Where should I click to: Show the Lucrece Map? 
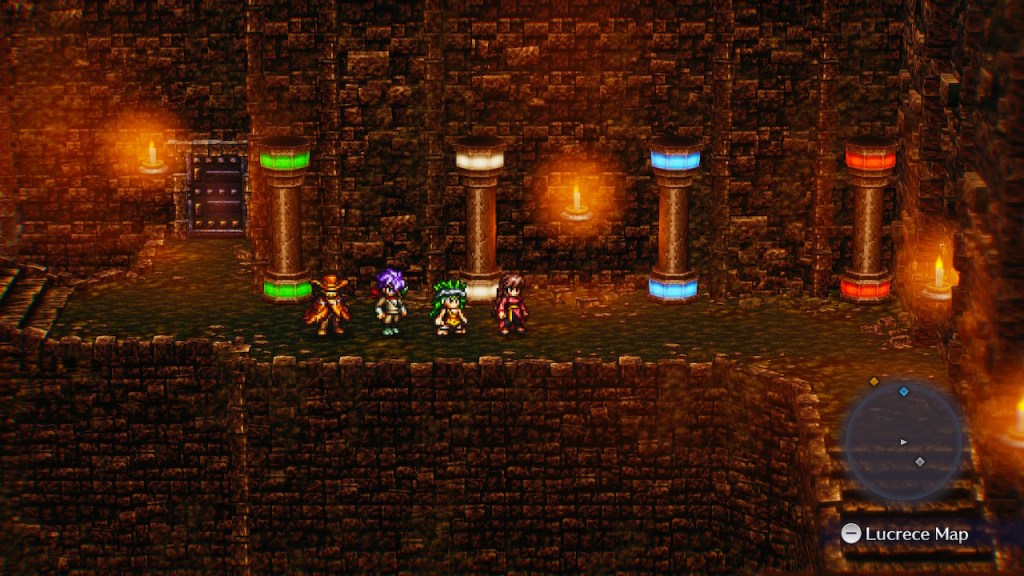[905, 534]
